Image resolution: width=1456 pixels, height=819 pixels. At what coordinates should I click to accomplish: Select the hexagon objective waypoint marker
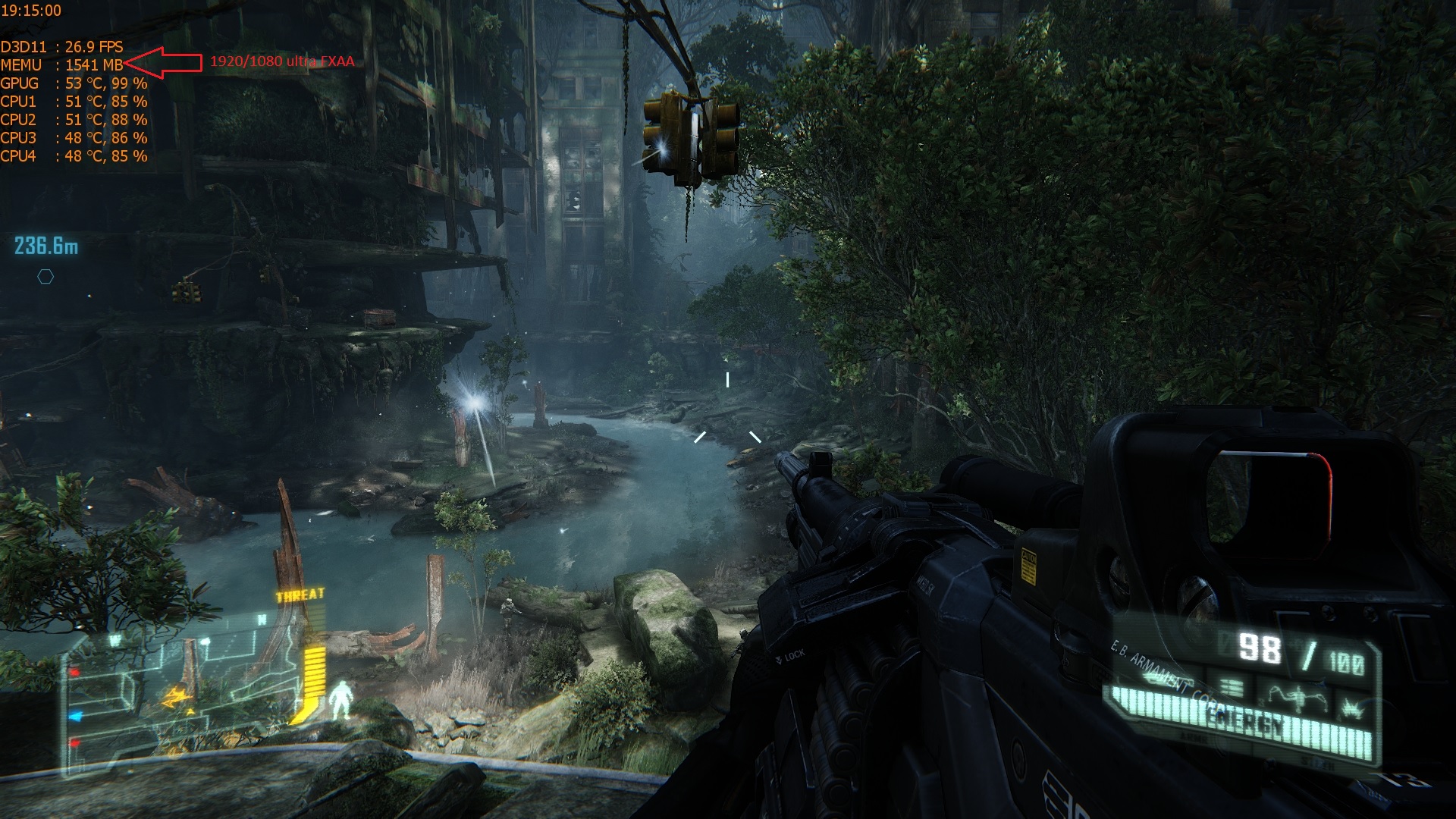(x=45, y=277)
